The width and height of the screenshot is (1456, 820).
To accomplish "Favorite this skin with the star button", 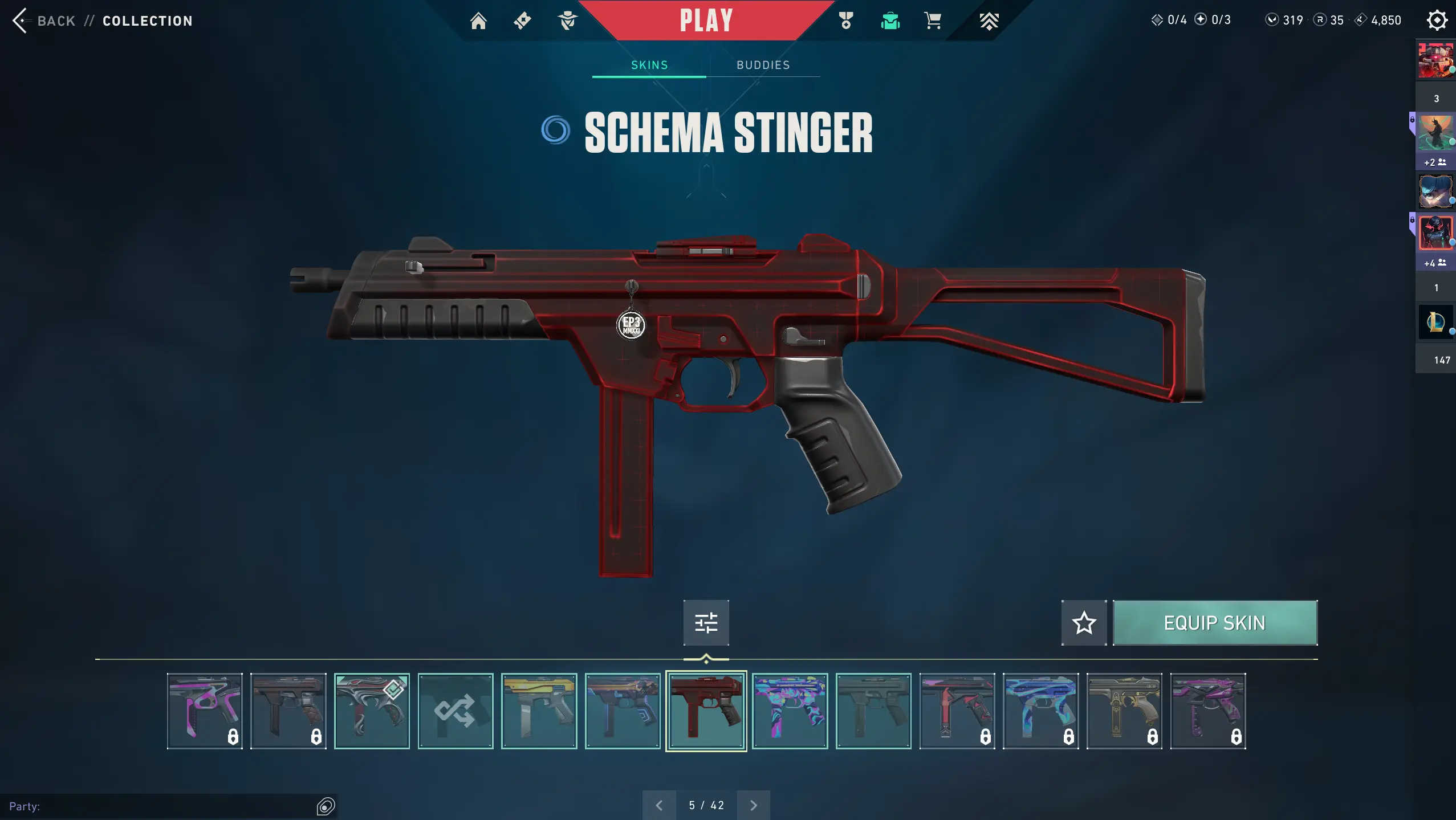I will coord(1084,623).
